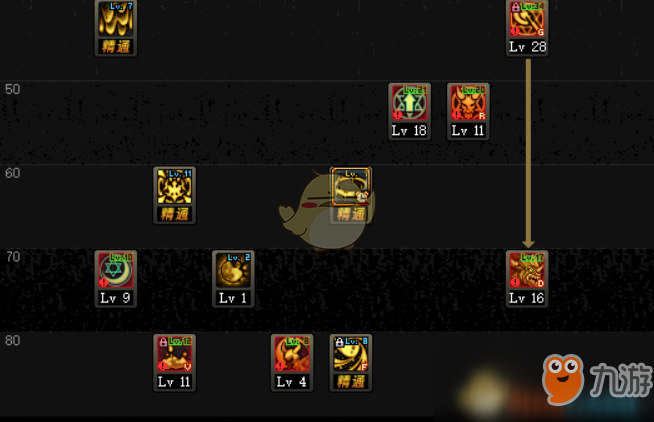The width and height of the screenshot is (654, 422).
Task: Choose the red dragon skill at Lv 16
Action: pyautogui.click(x=526, y=270)
